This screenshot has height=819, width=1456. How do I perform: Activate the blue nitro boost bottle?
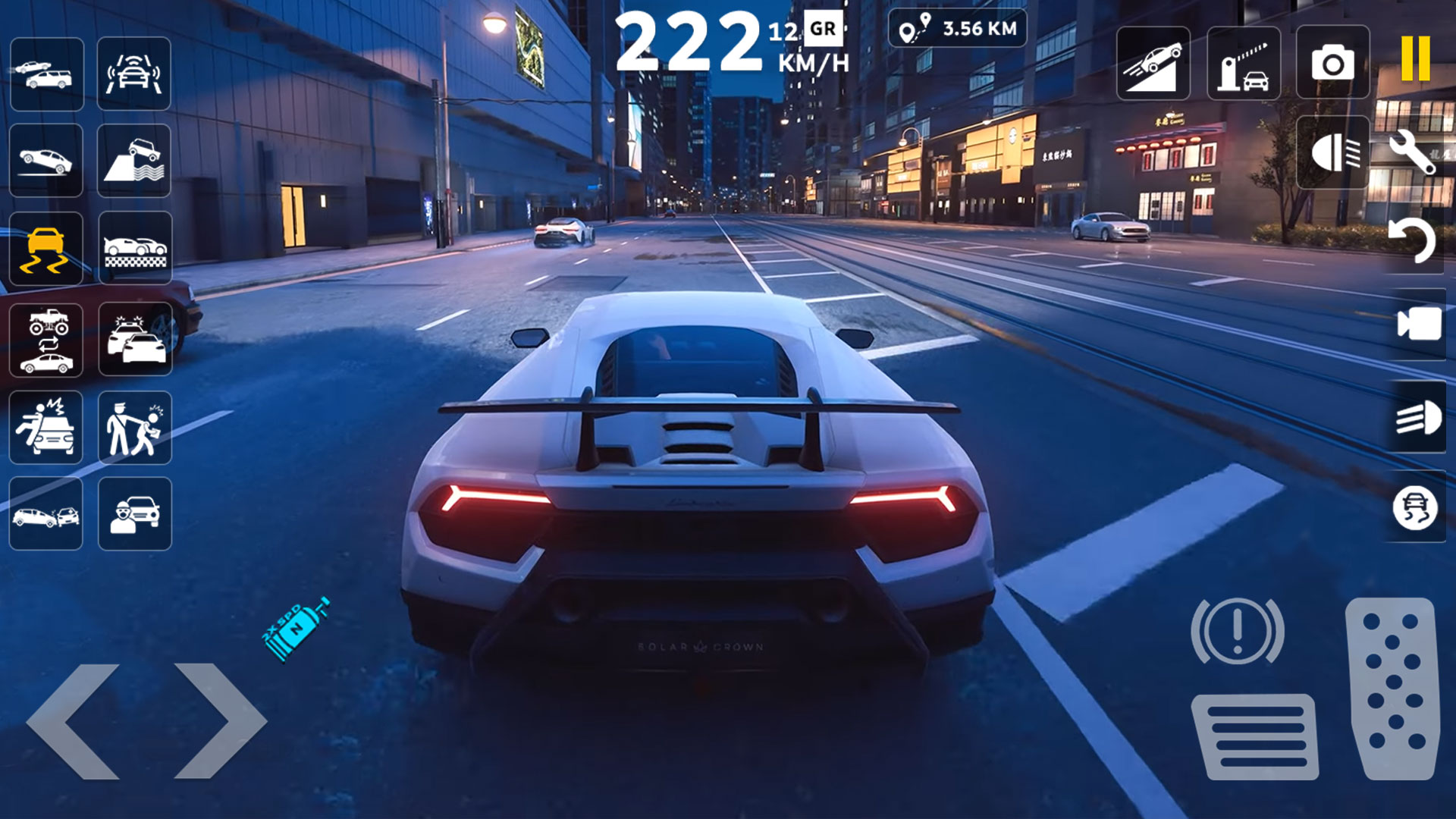click(297, 629)
